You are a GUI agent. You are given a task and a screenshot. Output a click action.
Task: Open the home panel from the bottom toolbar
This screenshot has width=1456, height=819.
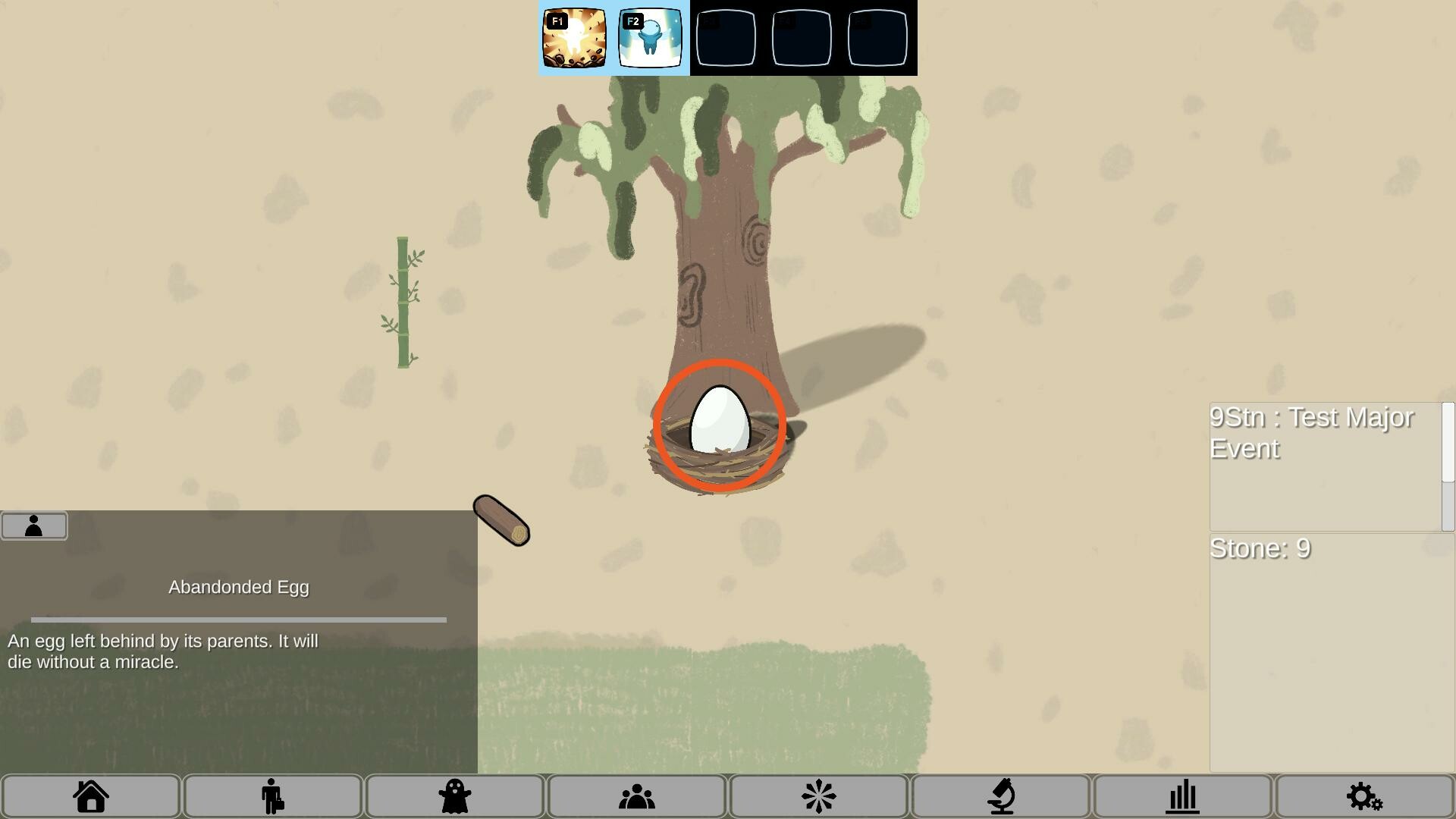pyautogui.click(x=90, y=796)
